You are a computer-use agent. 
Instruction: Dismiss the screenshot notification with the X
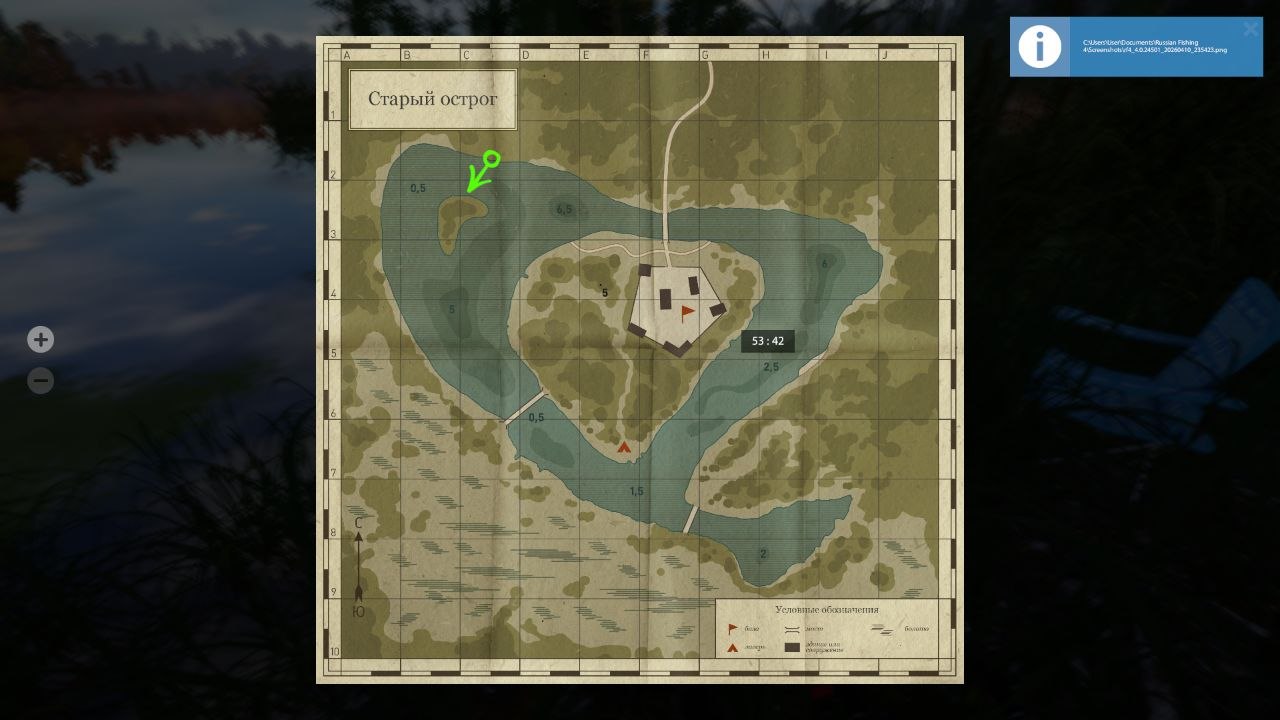pyautogui.click(x=1250, y=28)
